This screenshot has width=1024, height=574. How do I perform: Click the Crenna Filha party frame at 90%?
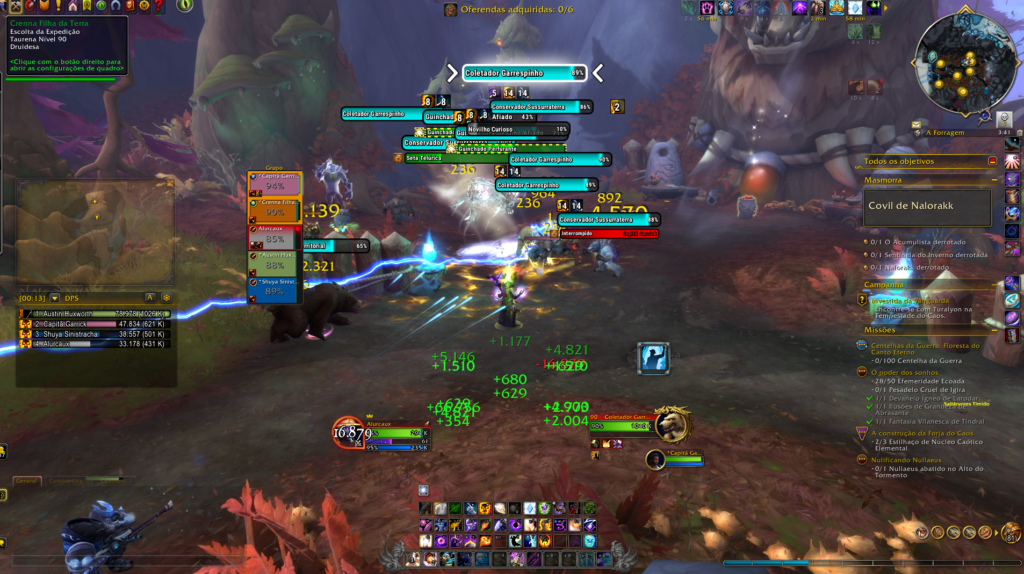[274, 208]
